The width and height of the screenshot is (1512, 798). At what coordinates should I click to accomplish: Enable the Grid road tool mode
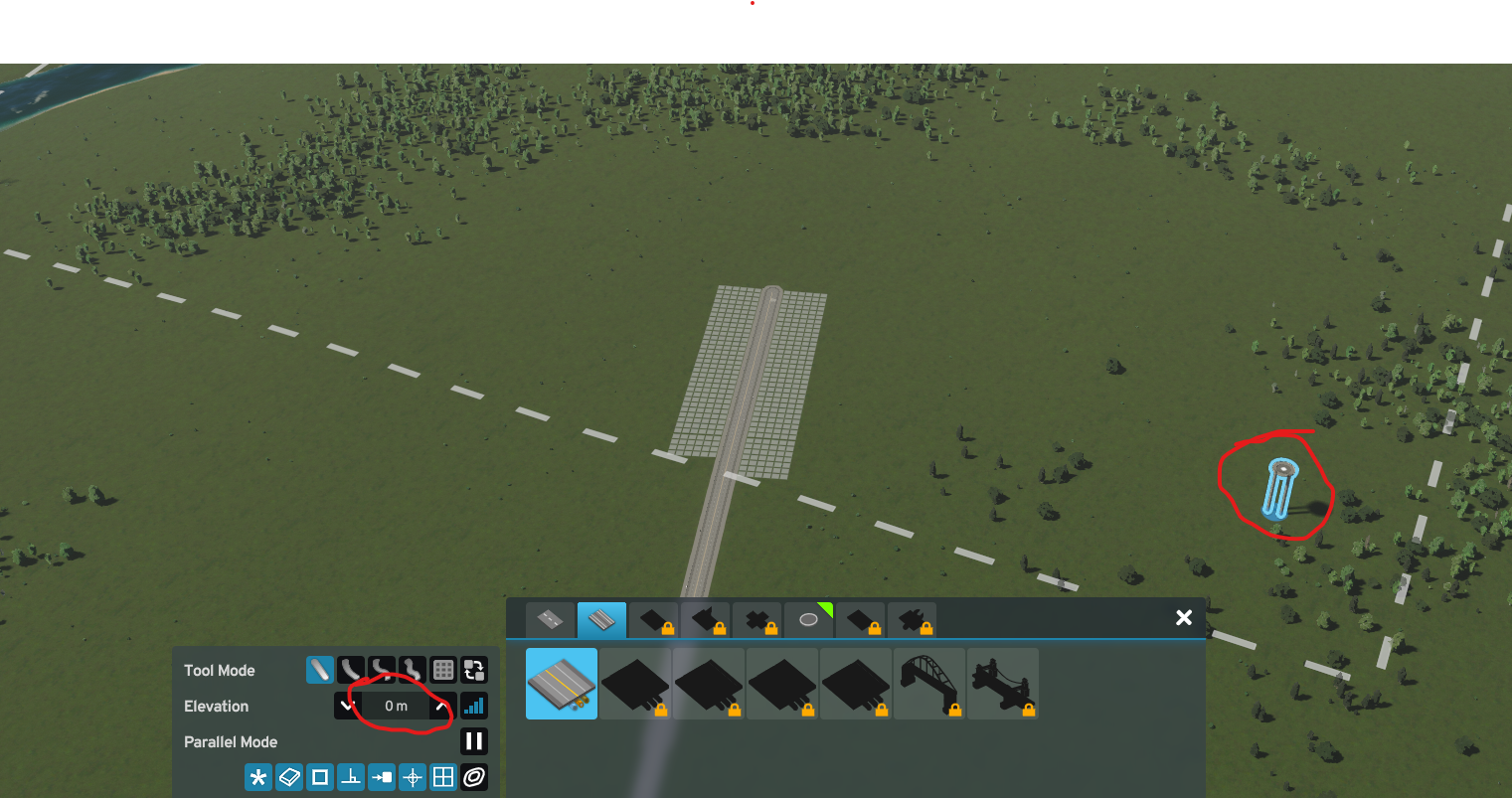click(443, 670)
